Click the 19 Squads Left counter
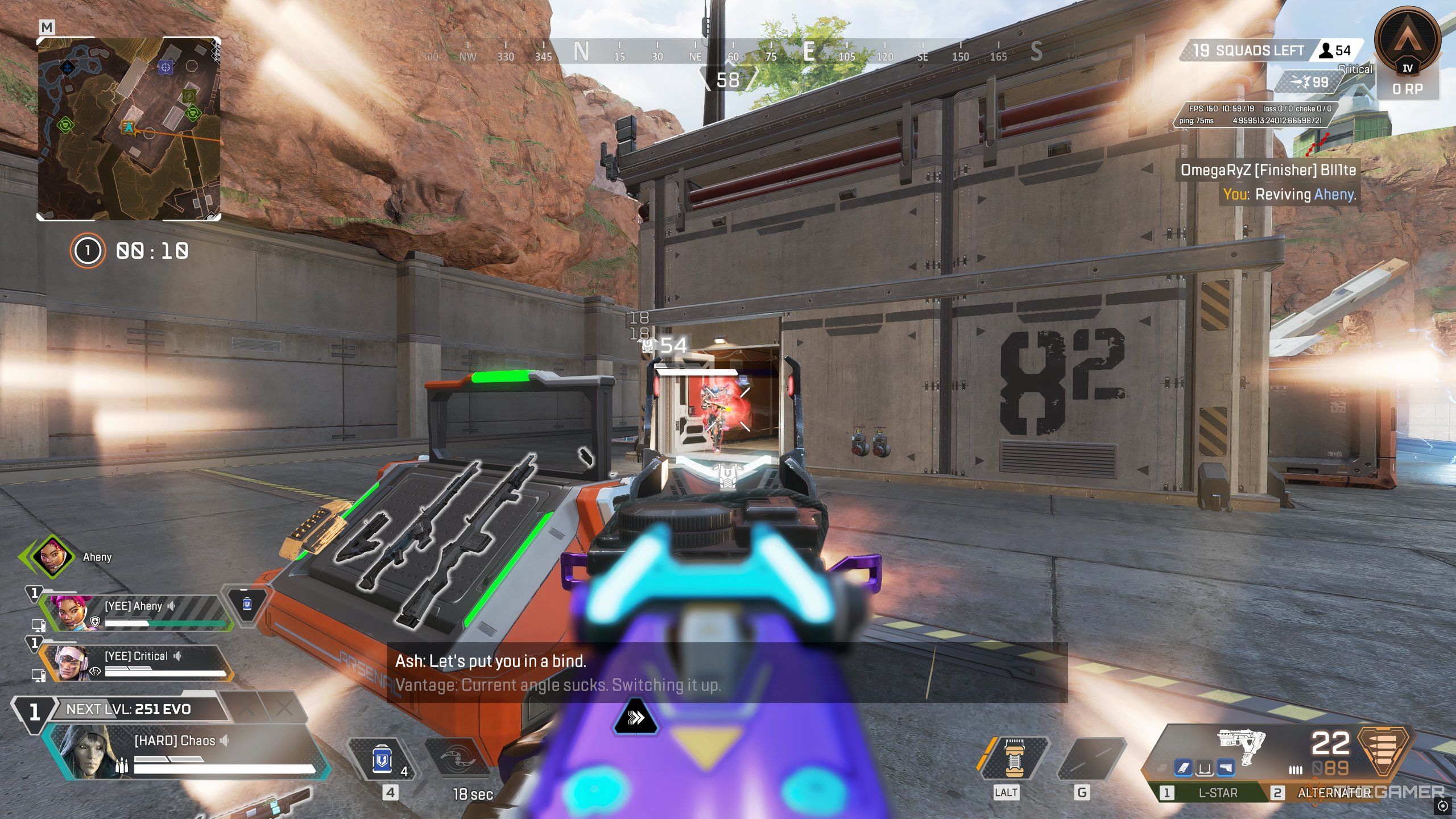Image resolution: width=1456 pixels, height=819 pixels. [1251, 51]
